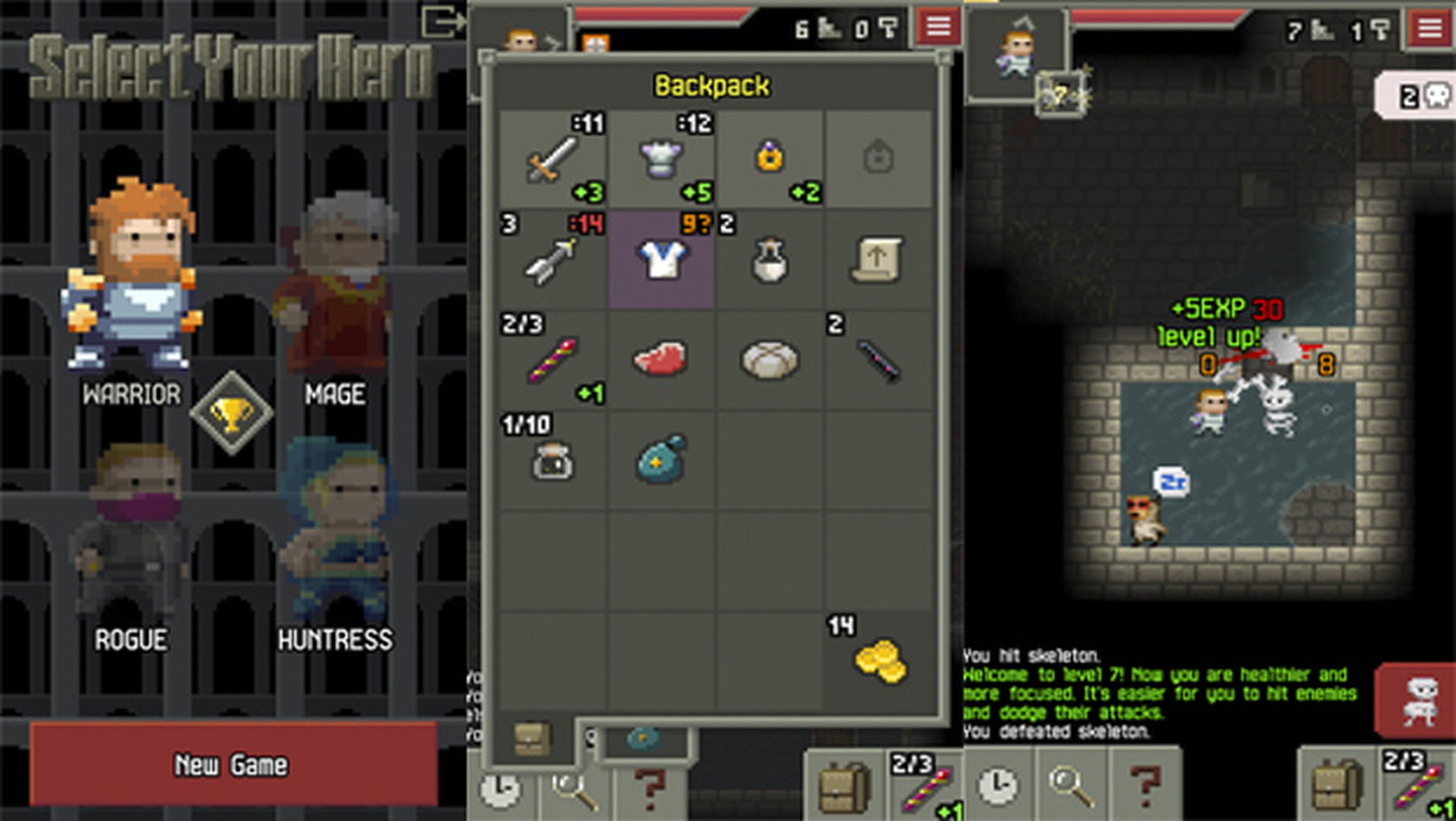Select the equipped sword slot
Viewport: 1456px width, 821px height.
point(552,159)
